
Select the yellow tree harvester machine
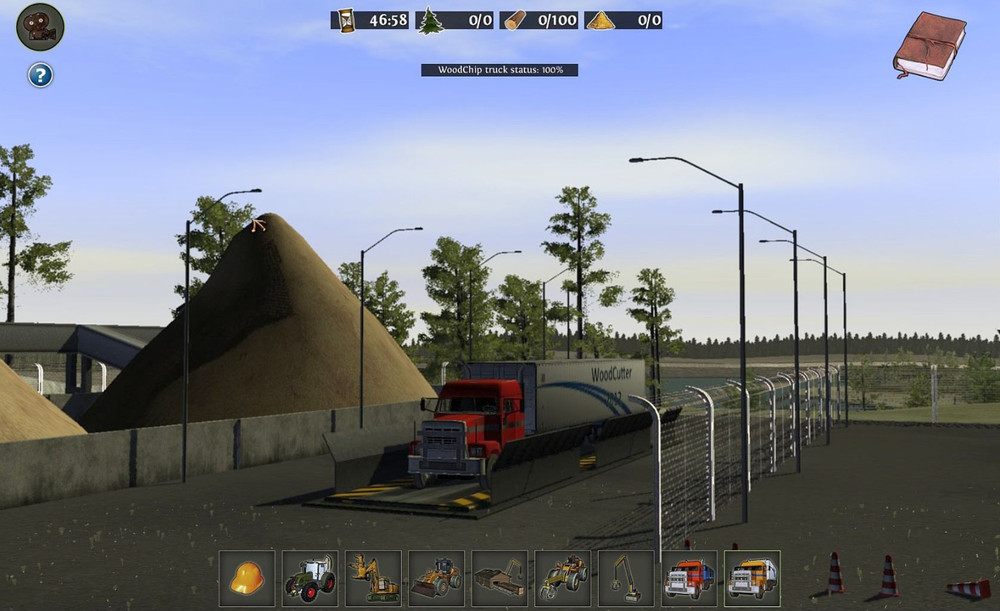coord(373,578)
